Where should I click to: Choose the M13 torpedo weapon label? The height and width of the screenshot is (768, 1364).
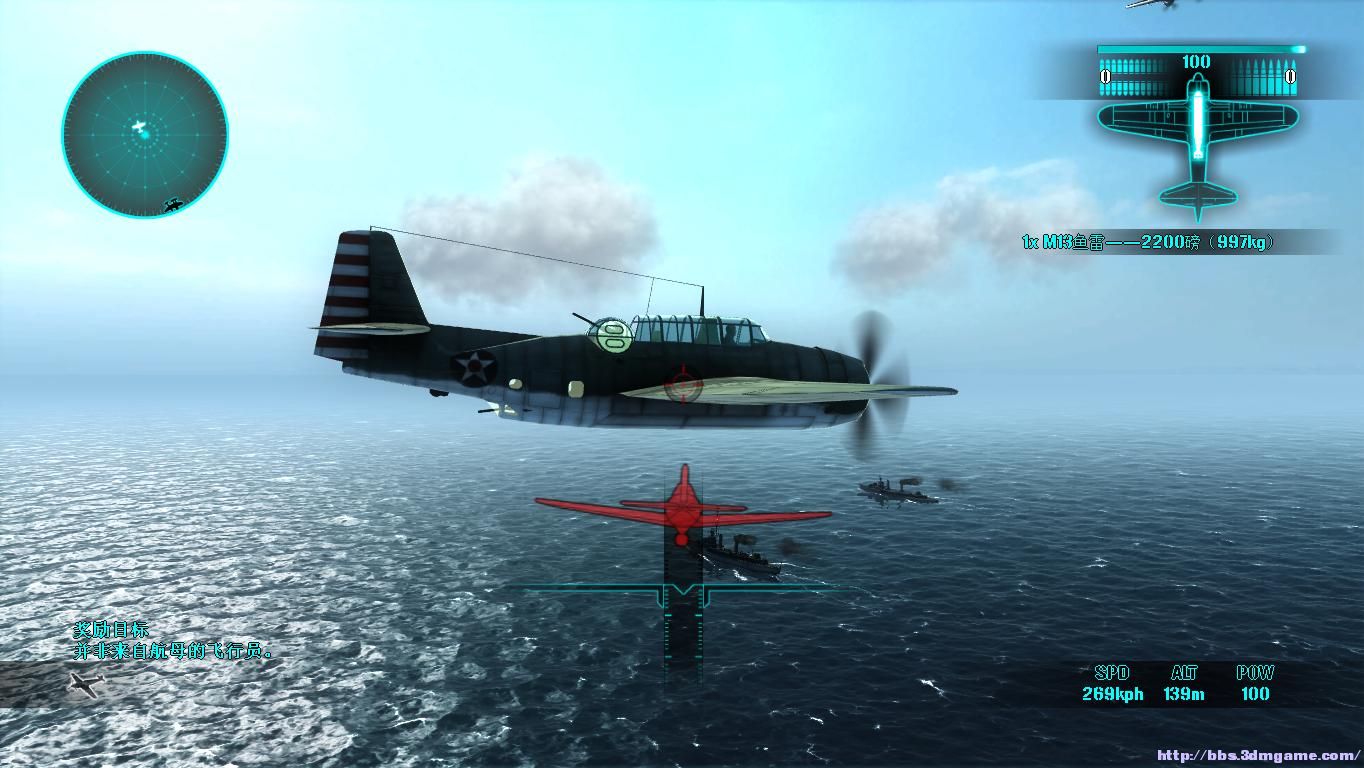pos(1147,242)
